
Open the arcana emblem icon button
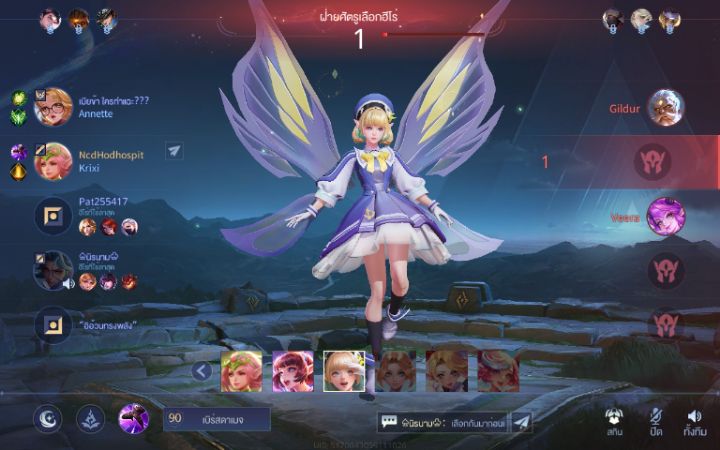(90, 418)
